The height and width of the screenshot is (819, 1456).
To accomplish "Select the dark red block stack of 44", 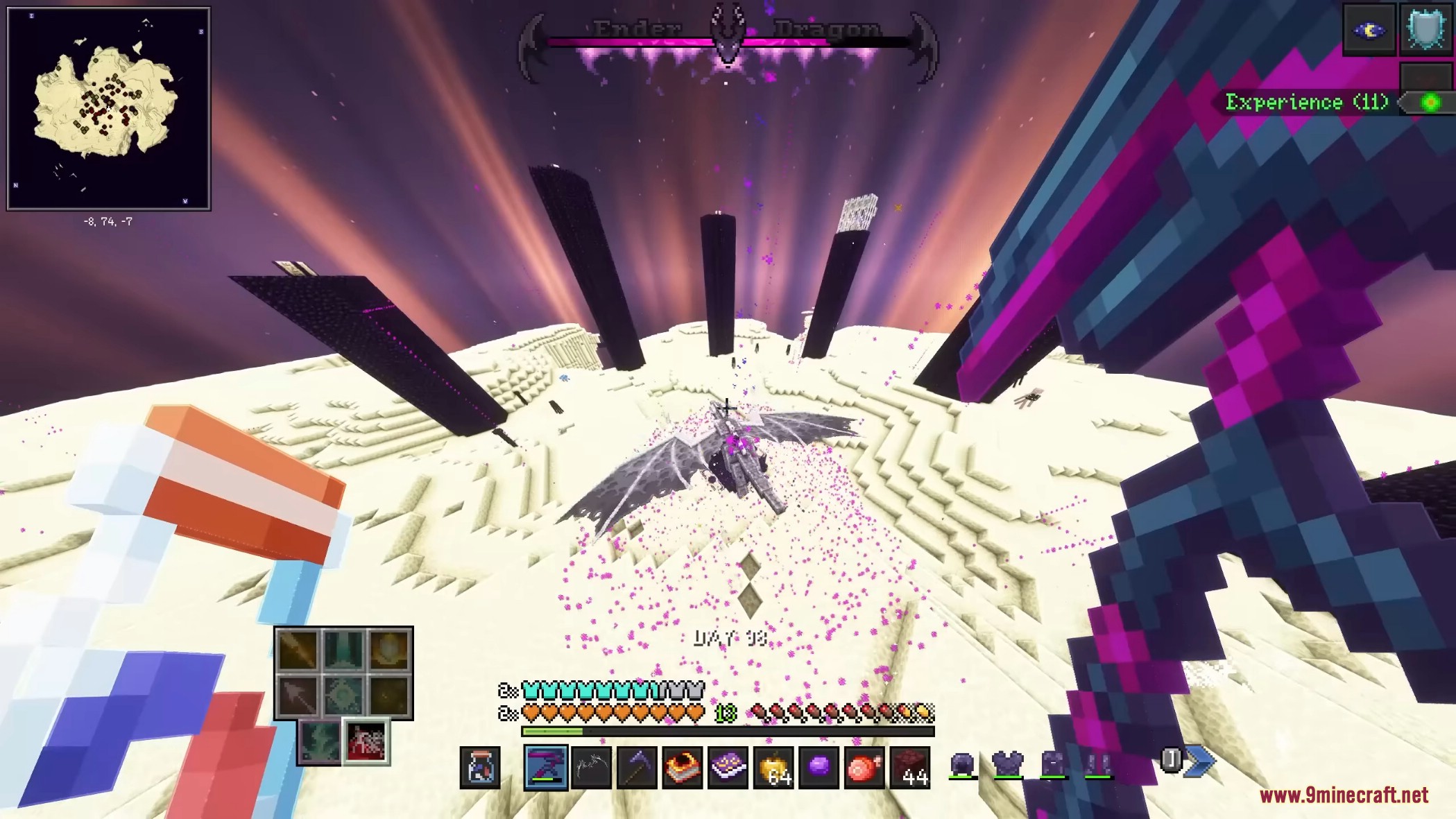I will [x=909, y=768].
